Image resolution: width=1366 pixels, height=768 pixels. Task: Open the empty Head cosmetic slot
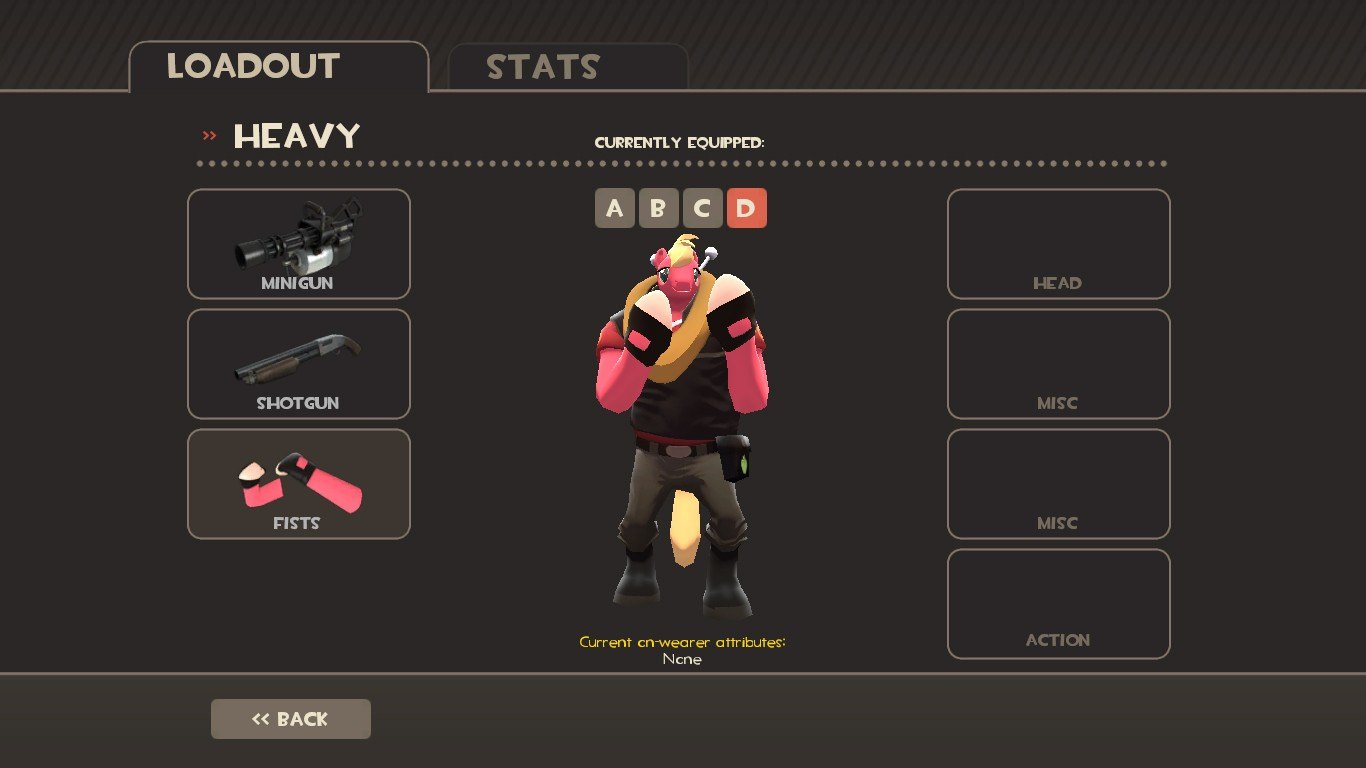click(x=1058, y=244)
